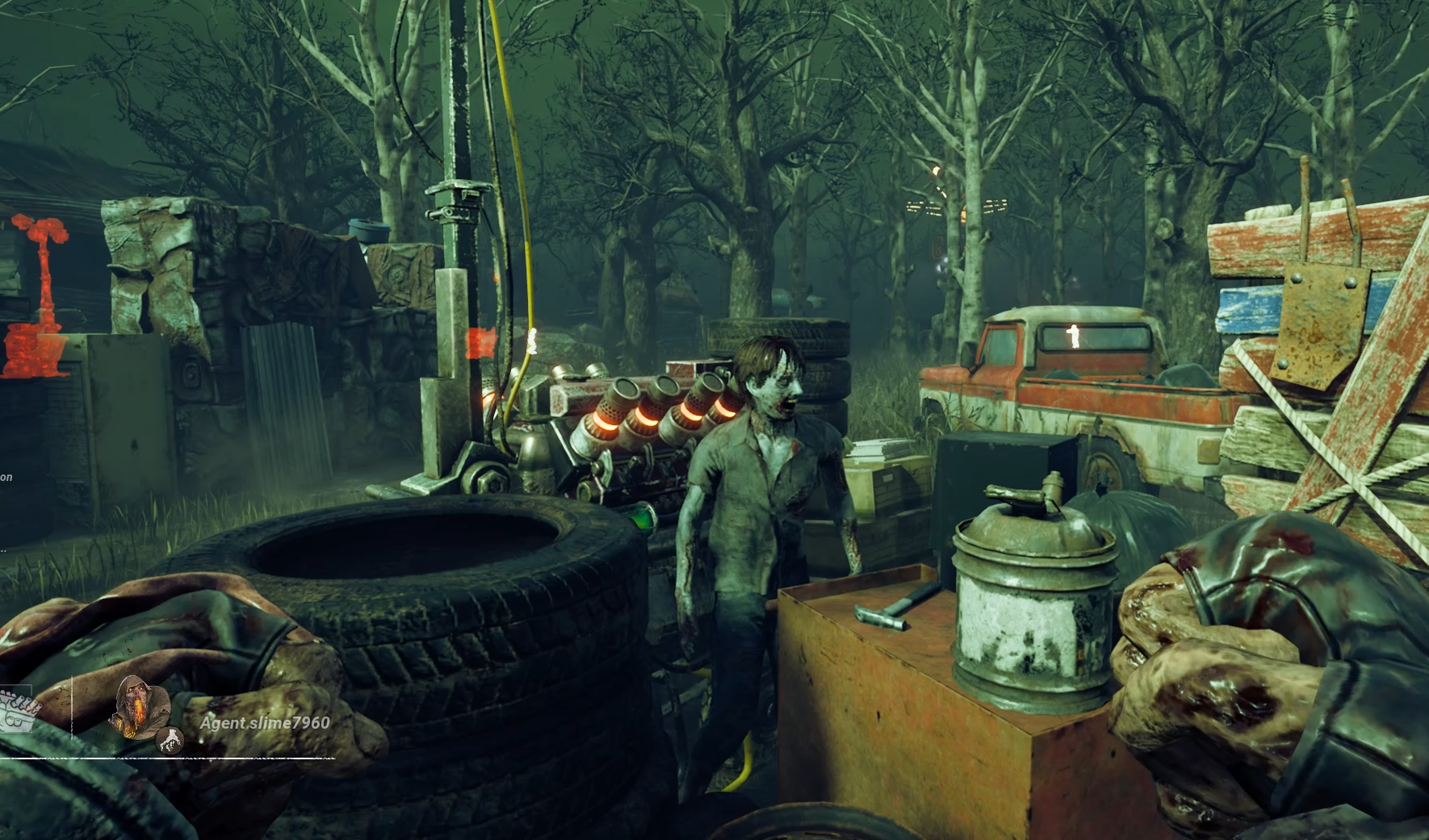Click the player name Agent slime7960
The width and height of the screenshot is (1429, 840).
pyautogui.click(x=265, y=723)
